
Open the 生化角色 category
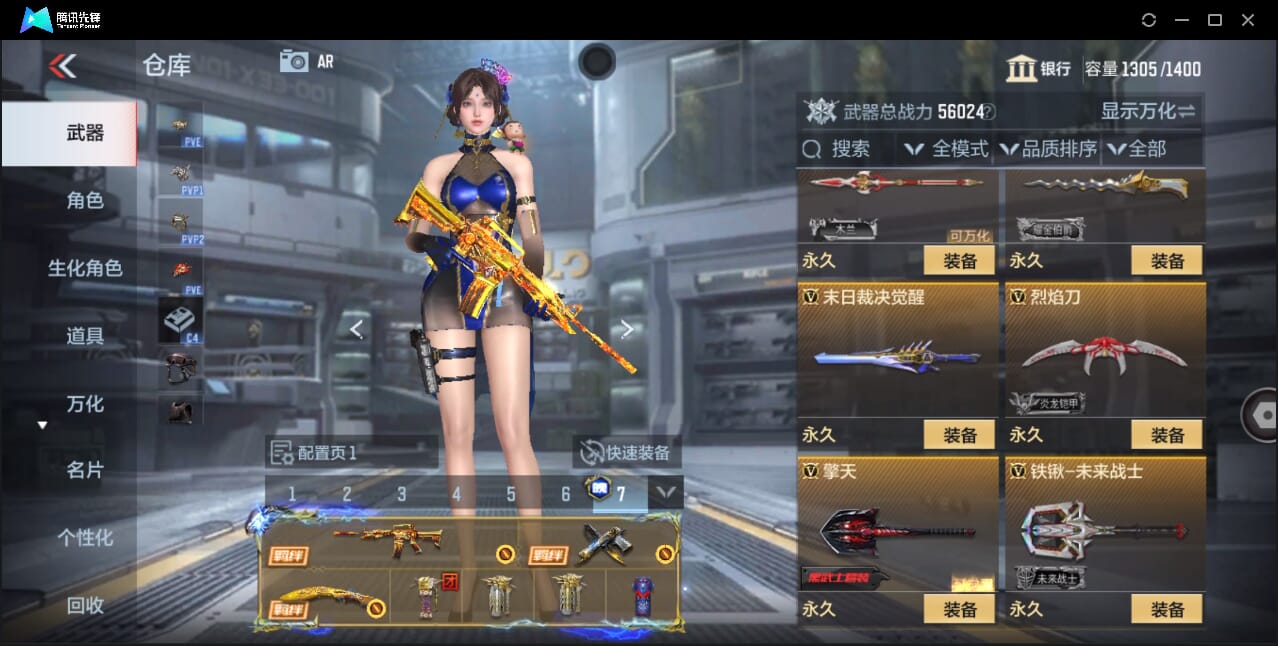pos(85,268)
